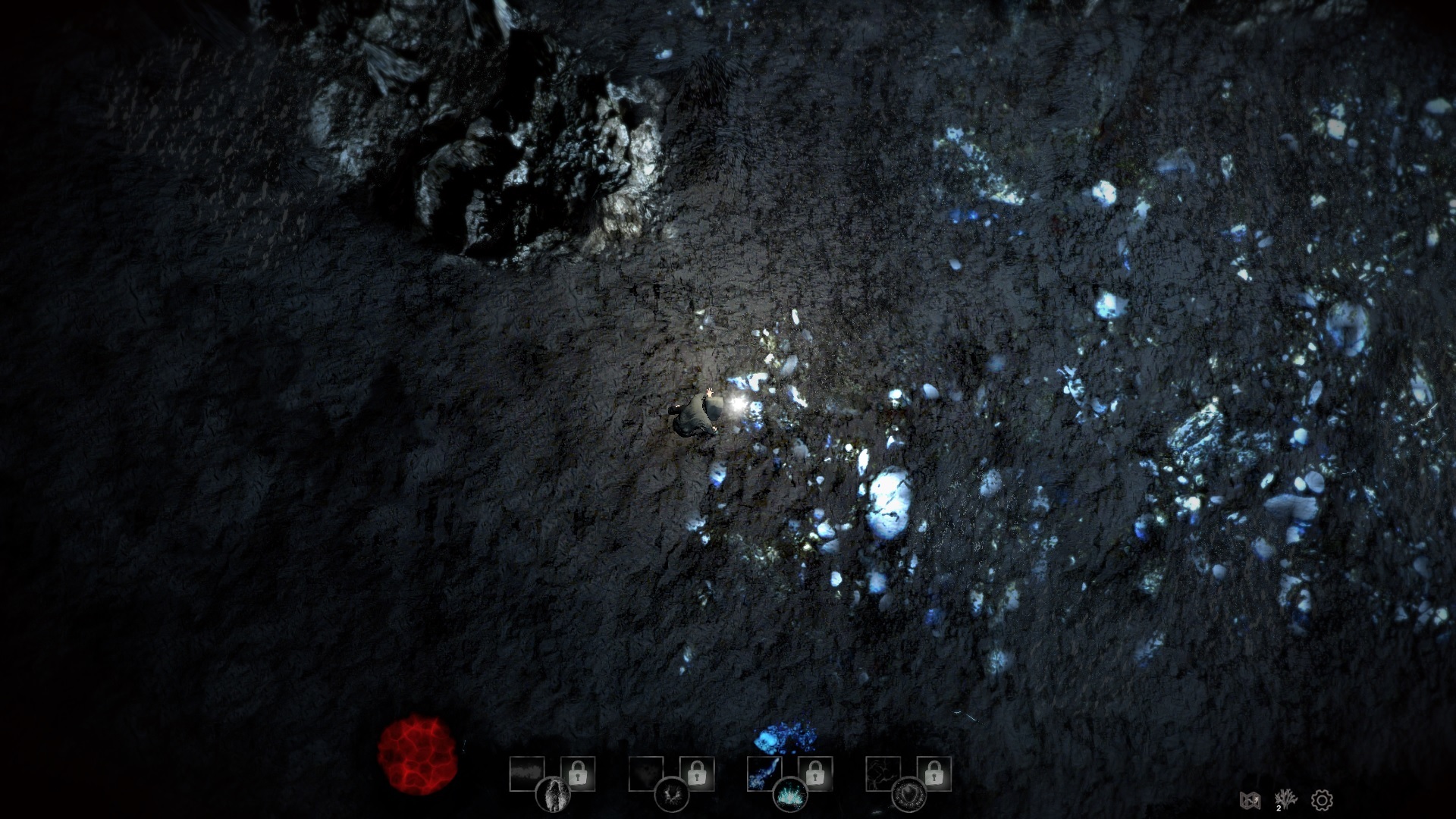Activate the dark wings burst ability
This screenshot has height=819, width=1456.
[x=671, y=795]
